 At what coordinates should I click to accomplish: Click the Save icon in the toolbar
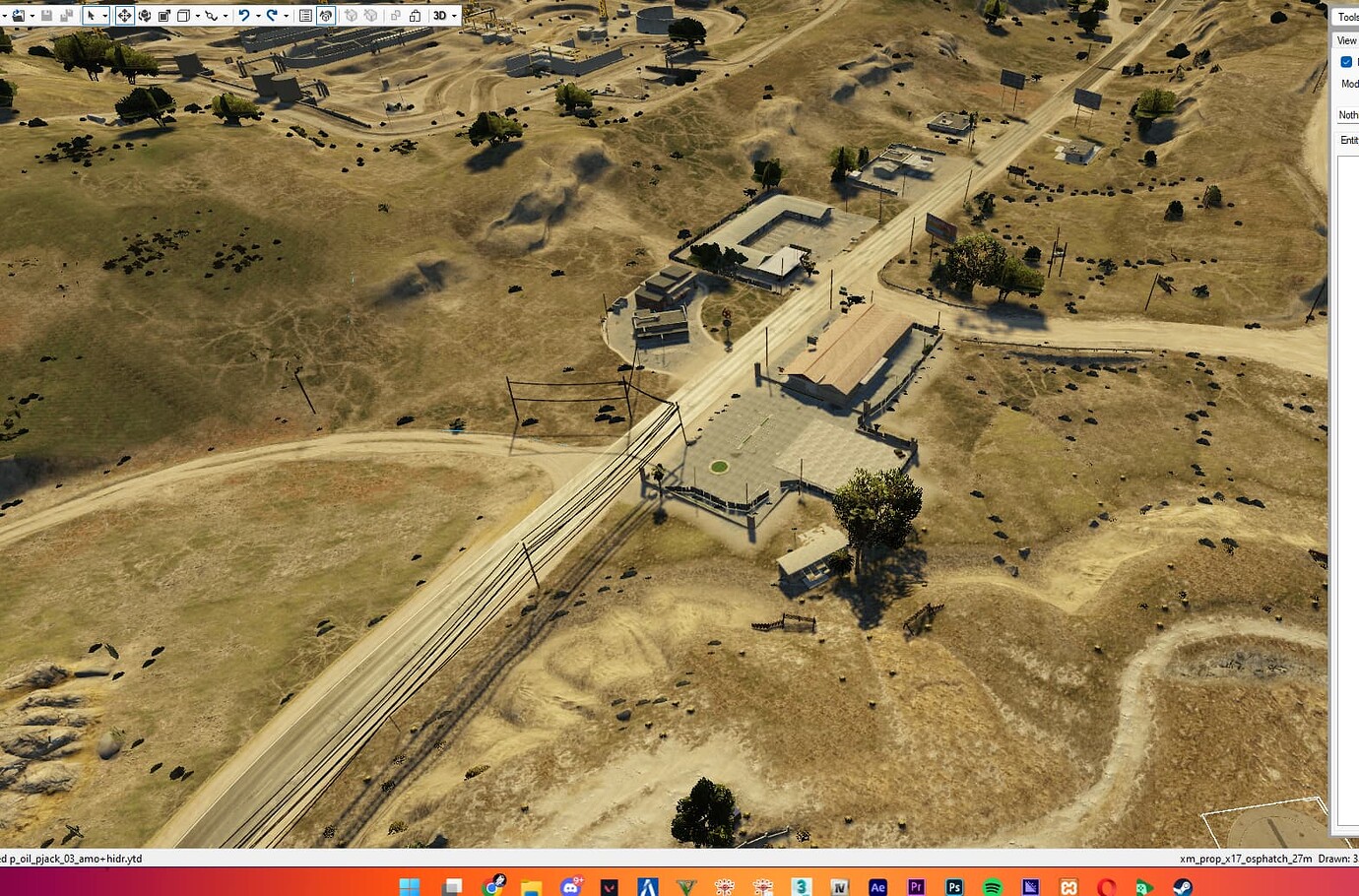(x=47, y=15)
